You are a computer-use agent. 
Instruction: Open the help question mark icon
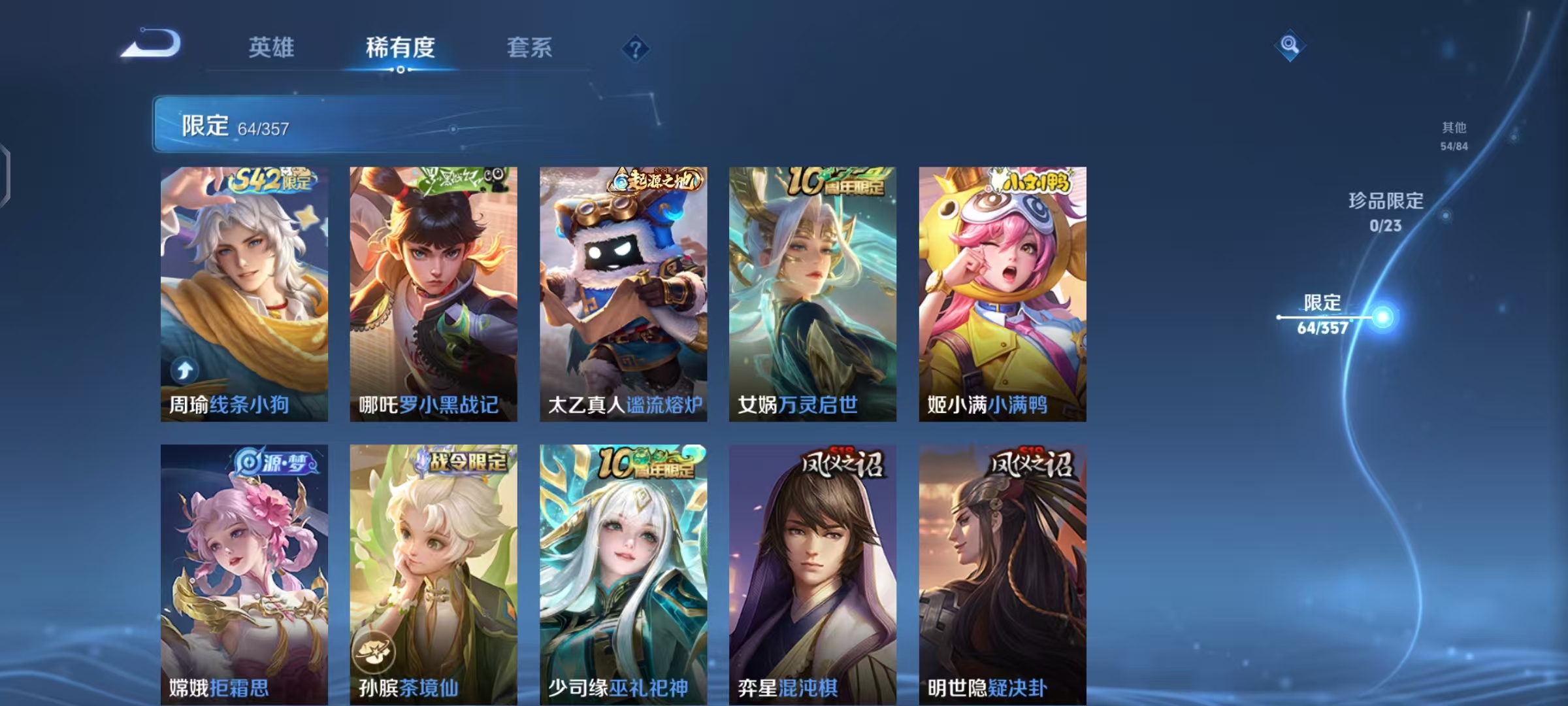tap(634, 47)
